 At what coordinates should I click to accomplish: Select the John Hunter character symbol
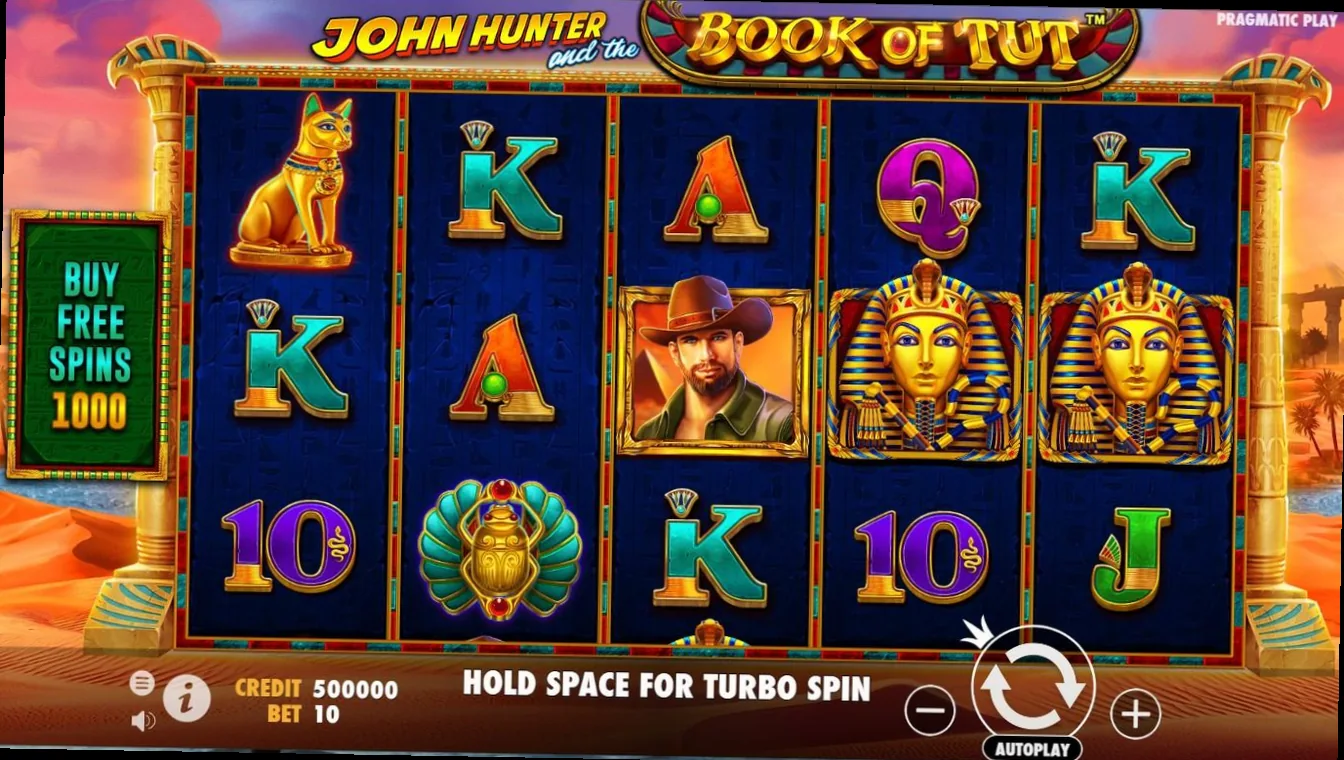712,368
